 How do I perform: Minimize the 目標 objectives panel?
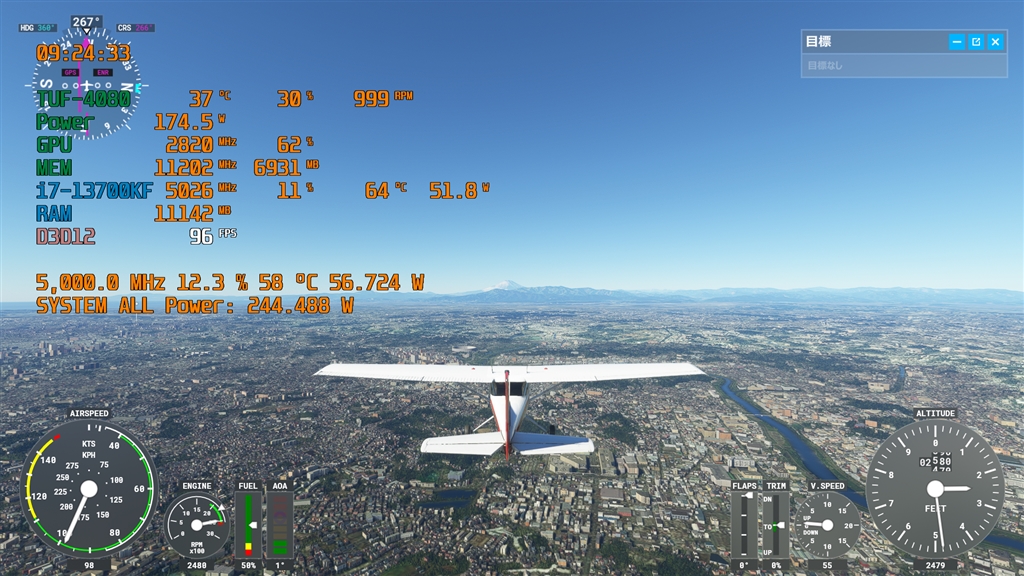tap(957, 42)
